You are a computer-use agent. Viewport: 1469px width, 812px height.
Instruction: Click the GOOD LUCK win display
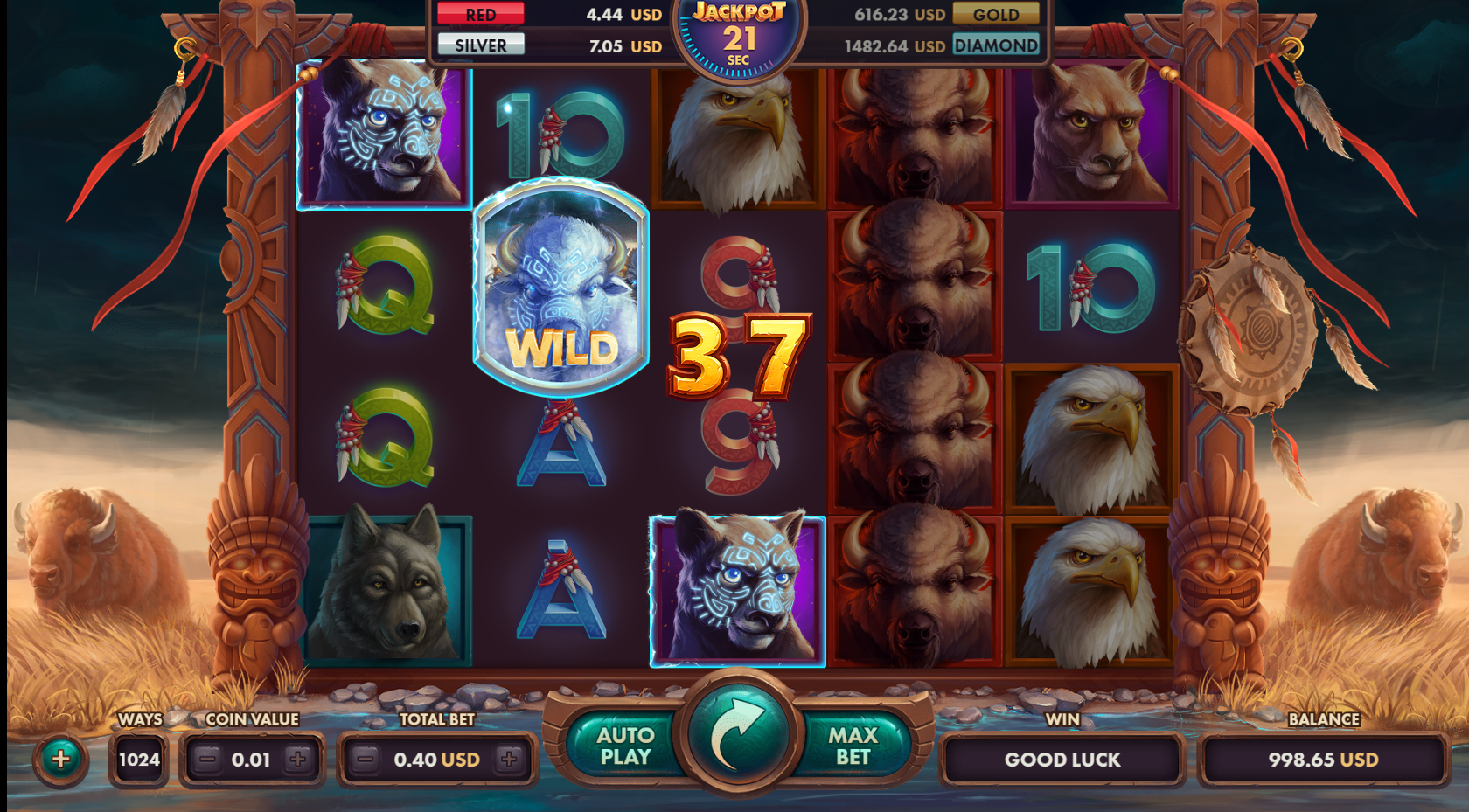1062,760
